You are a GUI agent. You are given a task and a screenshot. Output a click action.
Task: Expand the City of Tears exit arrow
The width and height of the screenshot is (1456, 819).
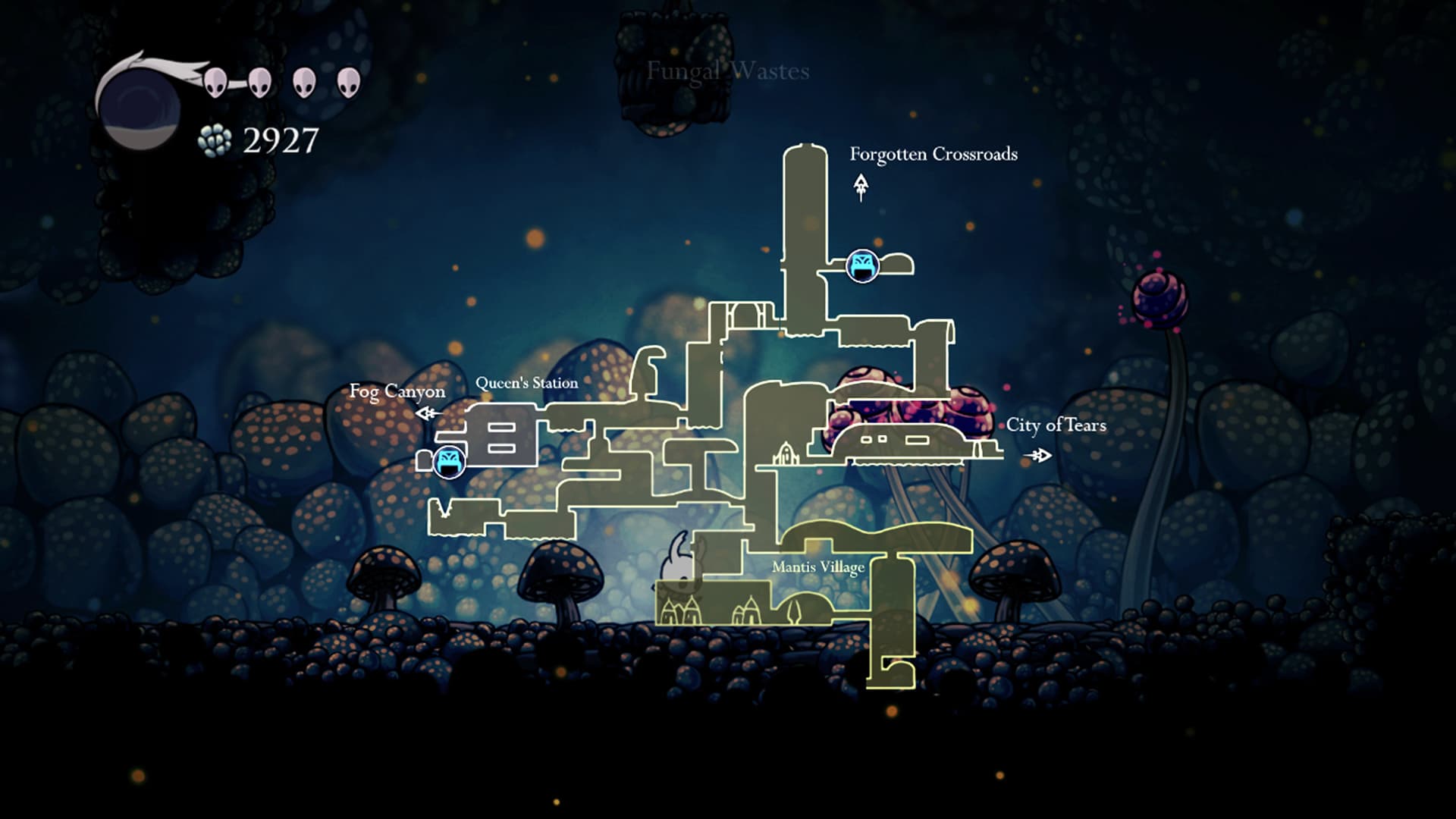point(1040,453)
